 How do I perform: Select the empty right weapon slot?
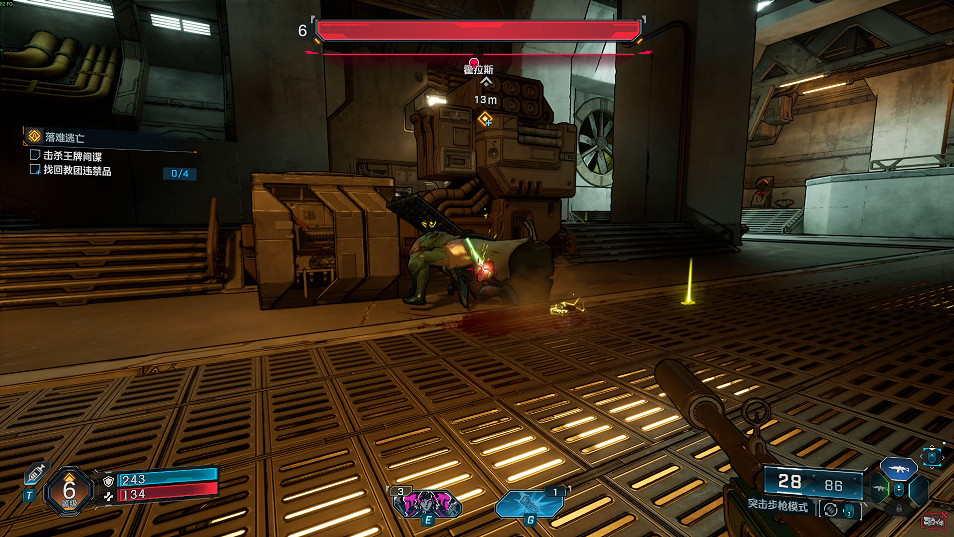(x=918, y=490)
